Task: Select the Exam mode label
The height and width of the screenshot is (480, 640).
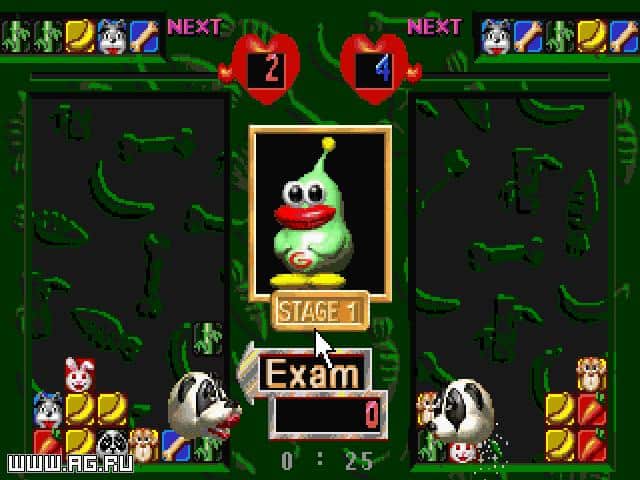Action: (x=311, y=374)
